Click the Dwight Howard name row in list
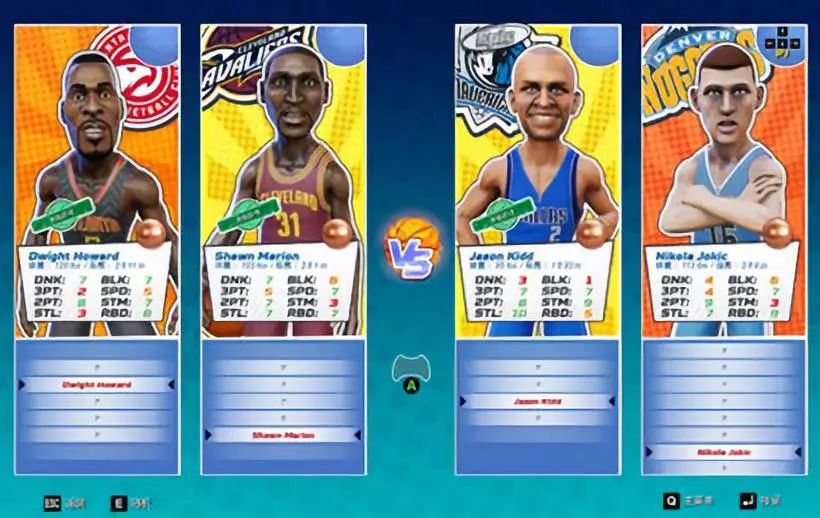Screen dimensions: 820x518 [97, 384]
